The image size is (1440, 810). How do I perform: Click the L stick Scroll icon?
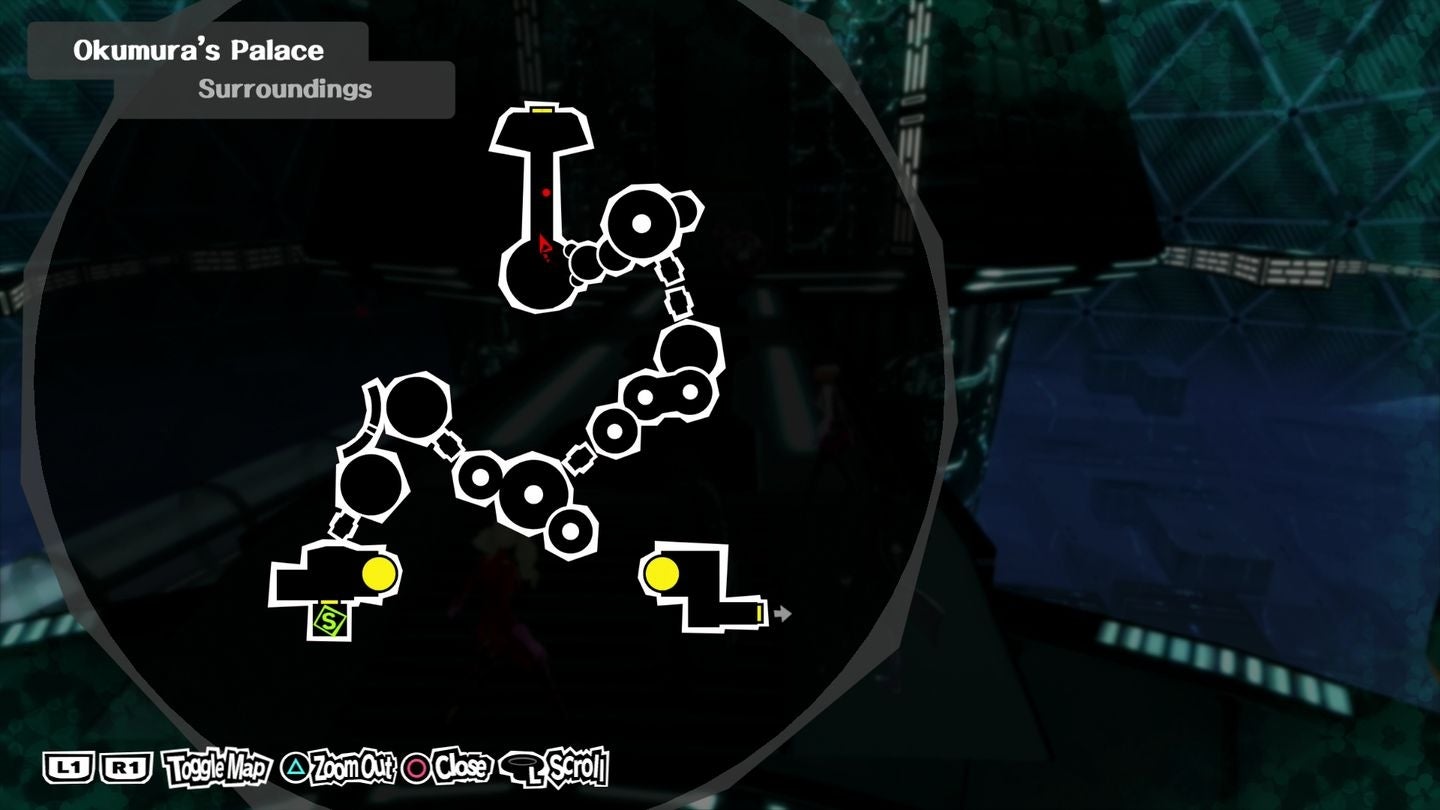(521, 767)
